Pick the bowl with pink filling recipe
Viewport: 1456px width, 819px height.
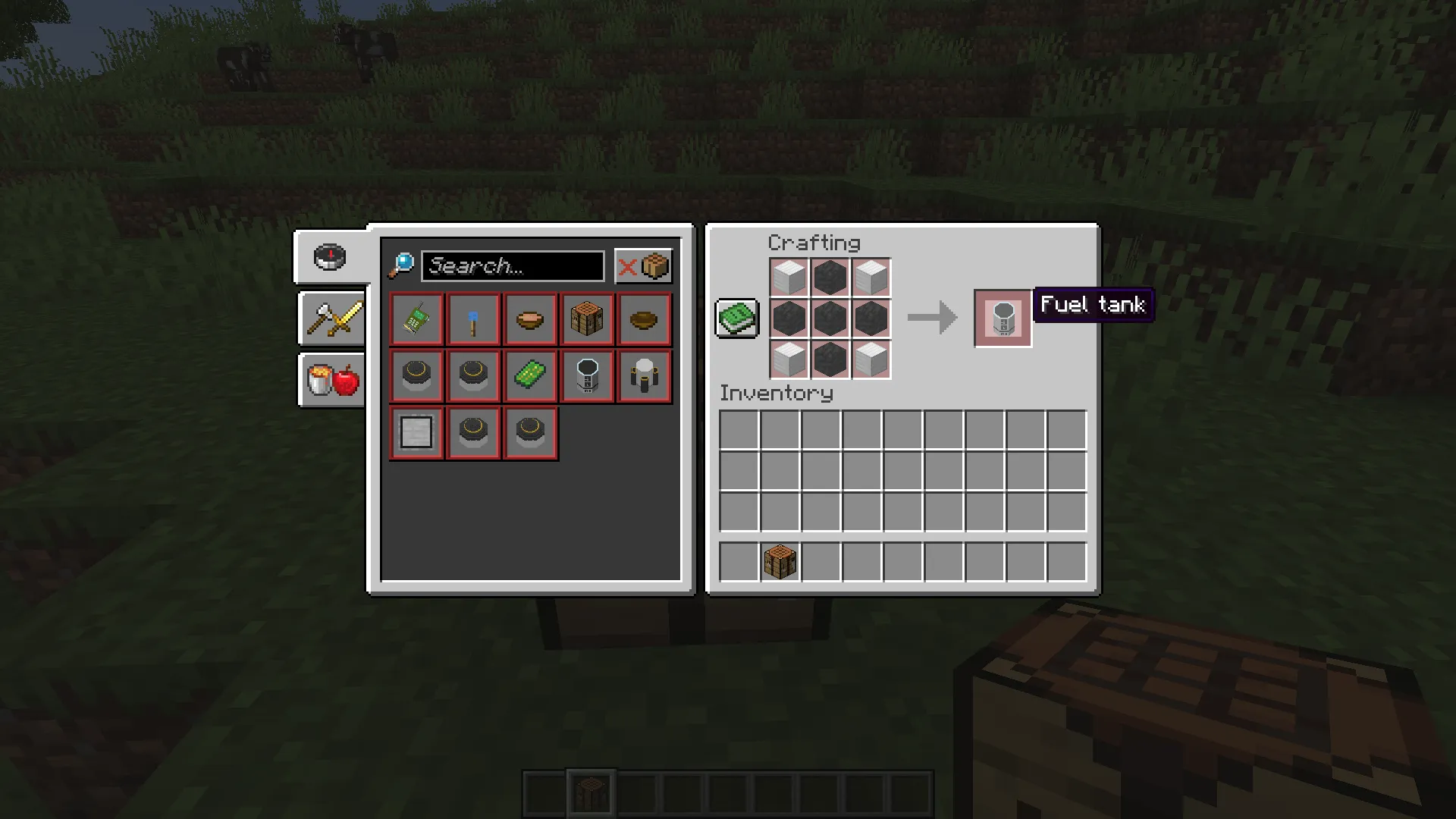(x=530, y=320)
